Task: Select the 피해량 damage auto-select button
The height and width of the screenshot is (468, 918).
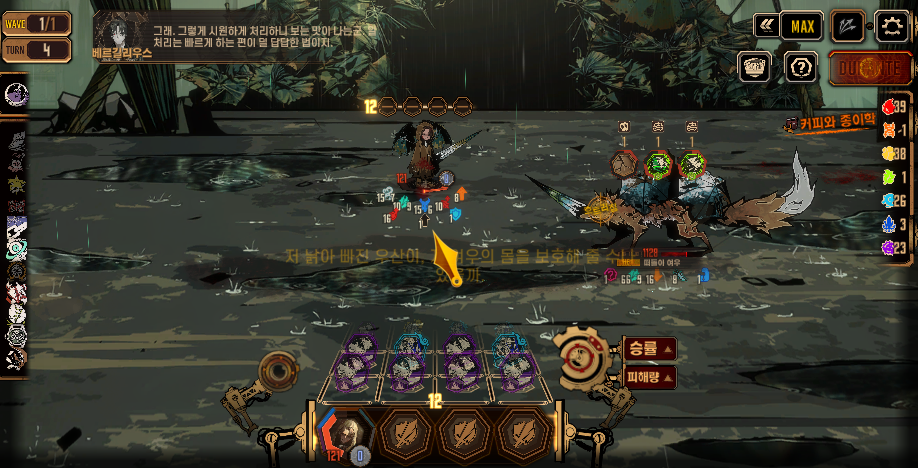Action: click(x=649, y=378)
